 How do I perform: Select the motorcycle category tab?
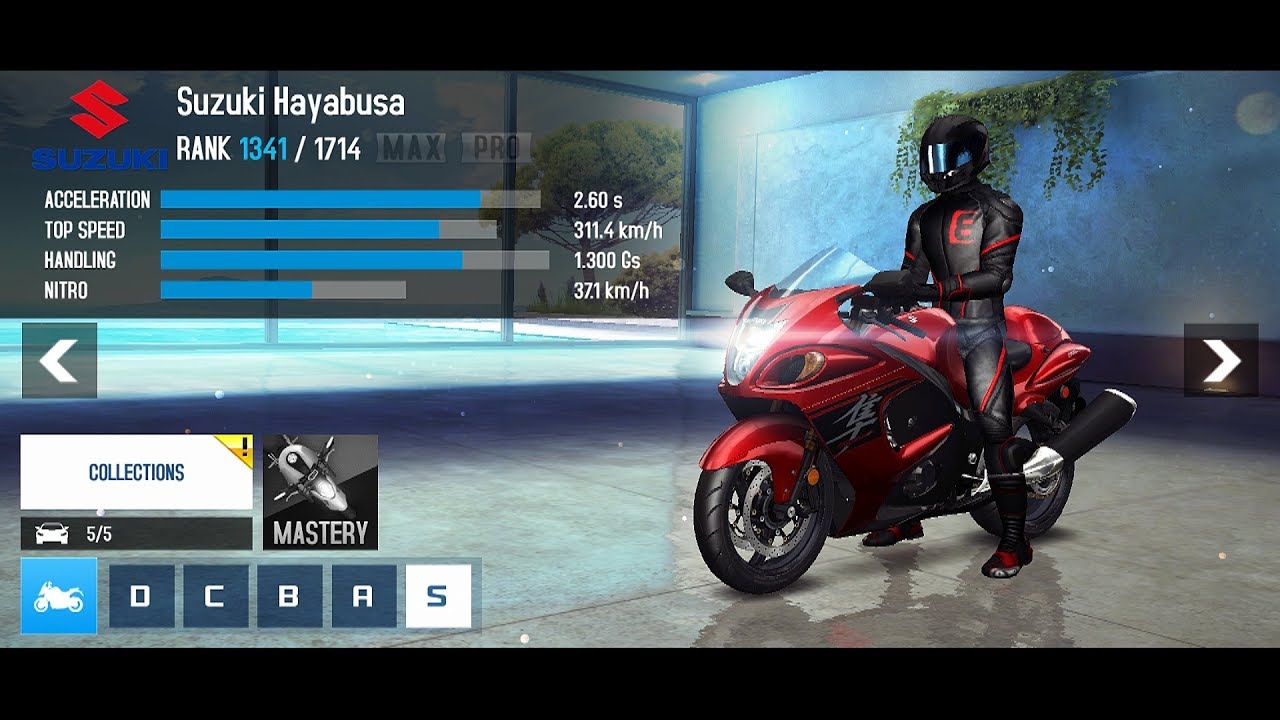(x=59, y=596)
